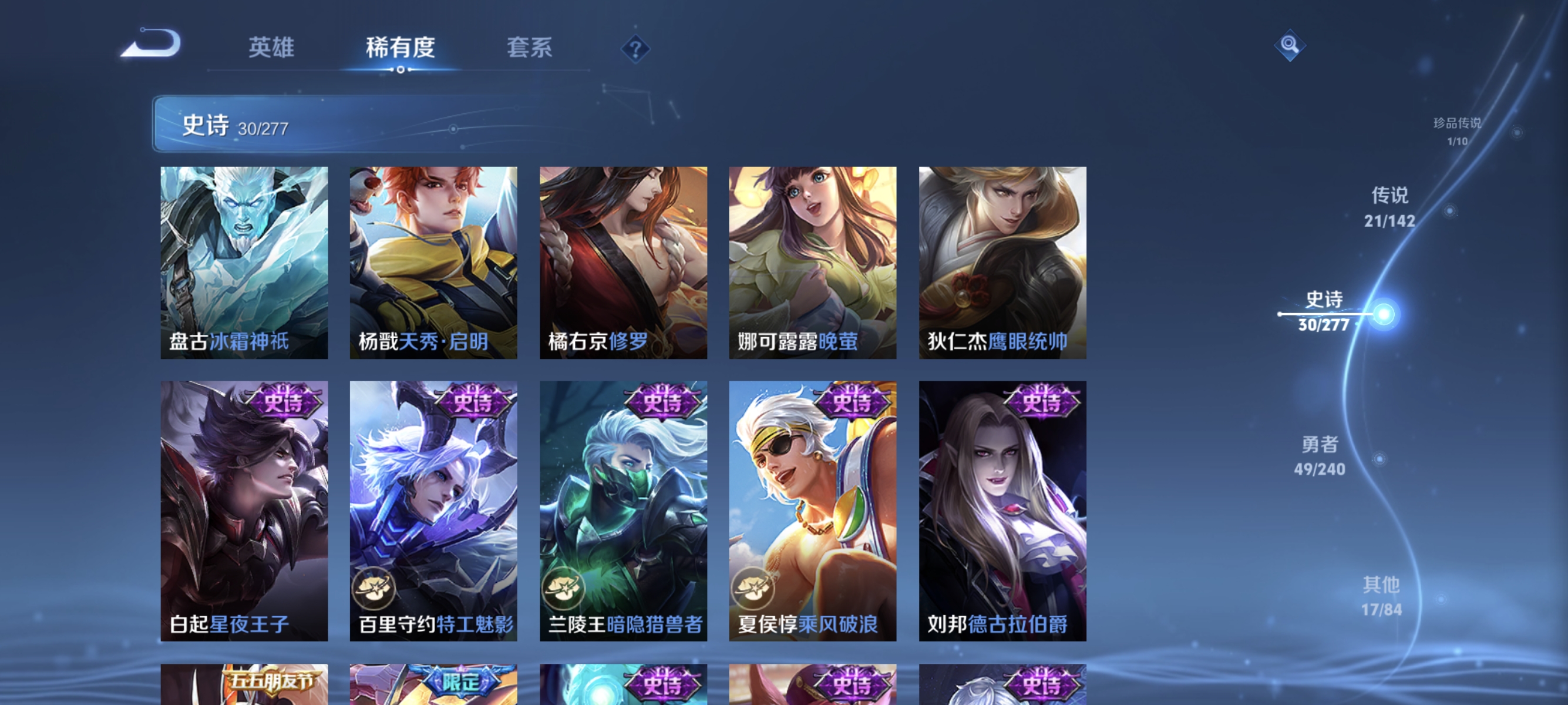Switch to the 套系 tab
1568x705 pixels.
click(530, 49)
